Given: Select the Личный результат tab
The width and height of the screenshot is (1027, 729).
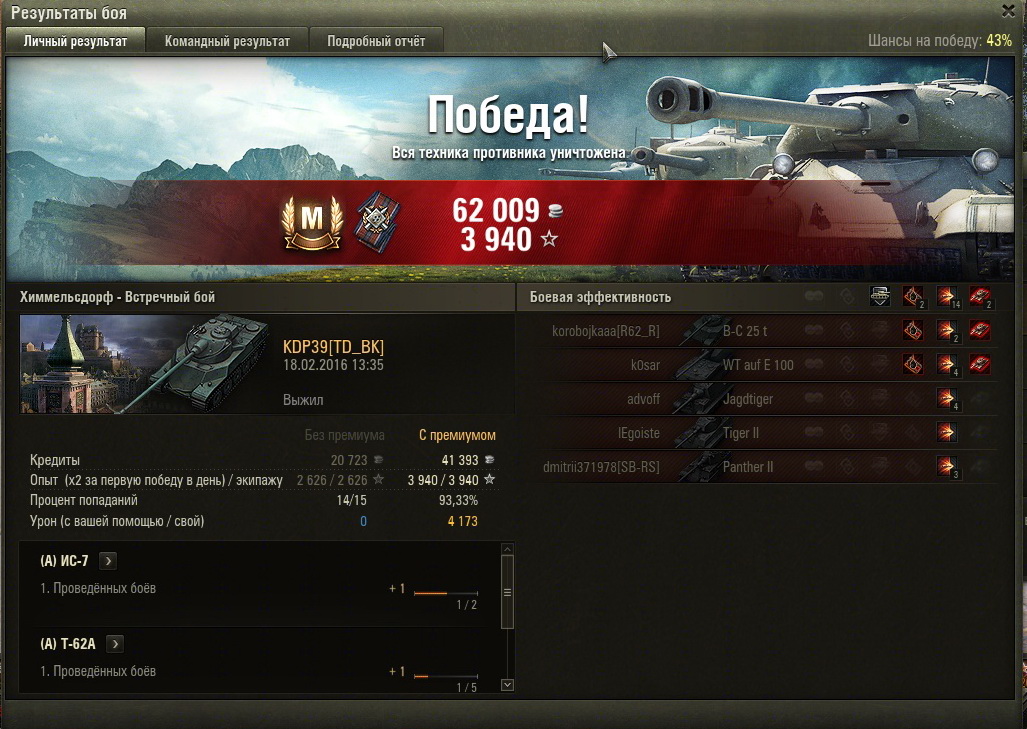Looking at the screenshot, I should coord(76,41).
